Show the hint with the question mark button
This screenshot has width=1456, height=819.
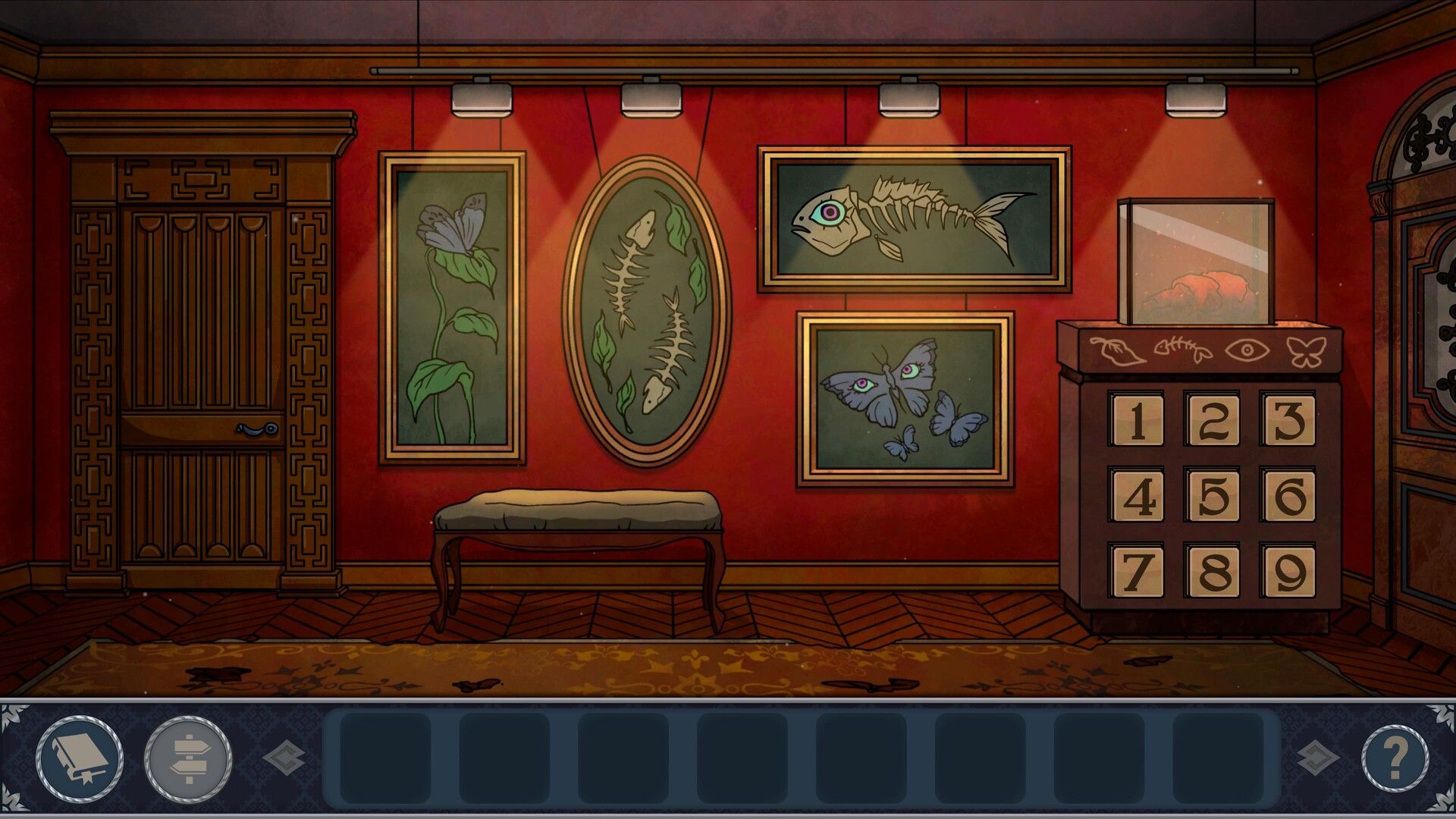(x=1395, y=756)
